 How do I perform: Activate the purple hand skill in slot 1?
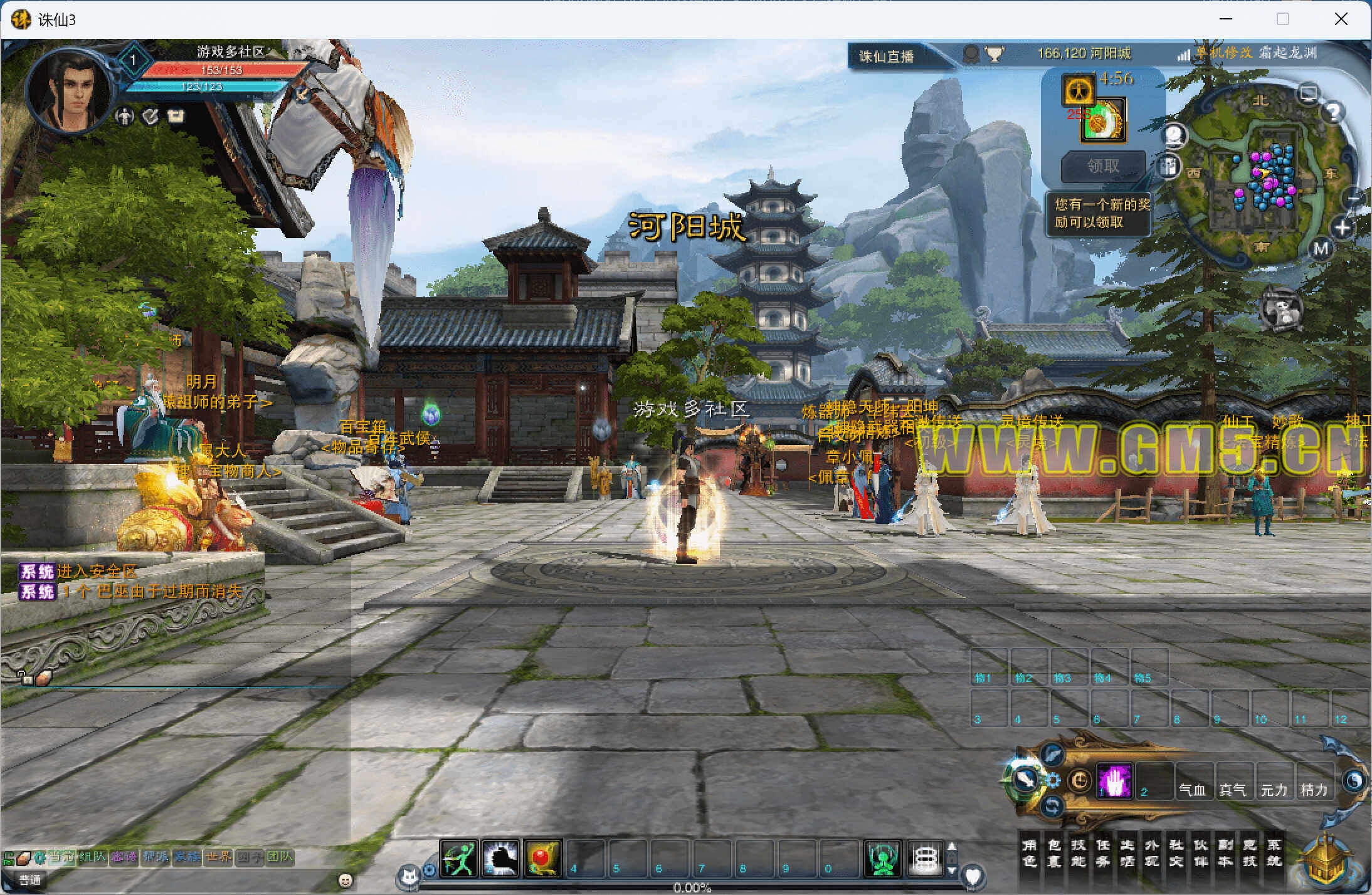click(x=1114, y=781)
